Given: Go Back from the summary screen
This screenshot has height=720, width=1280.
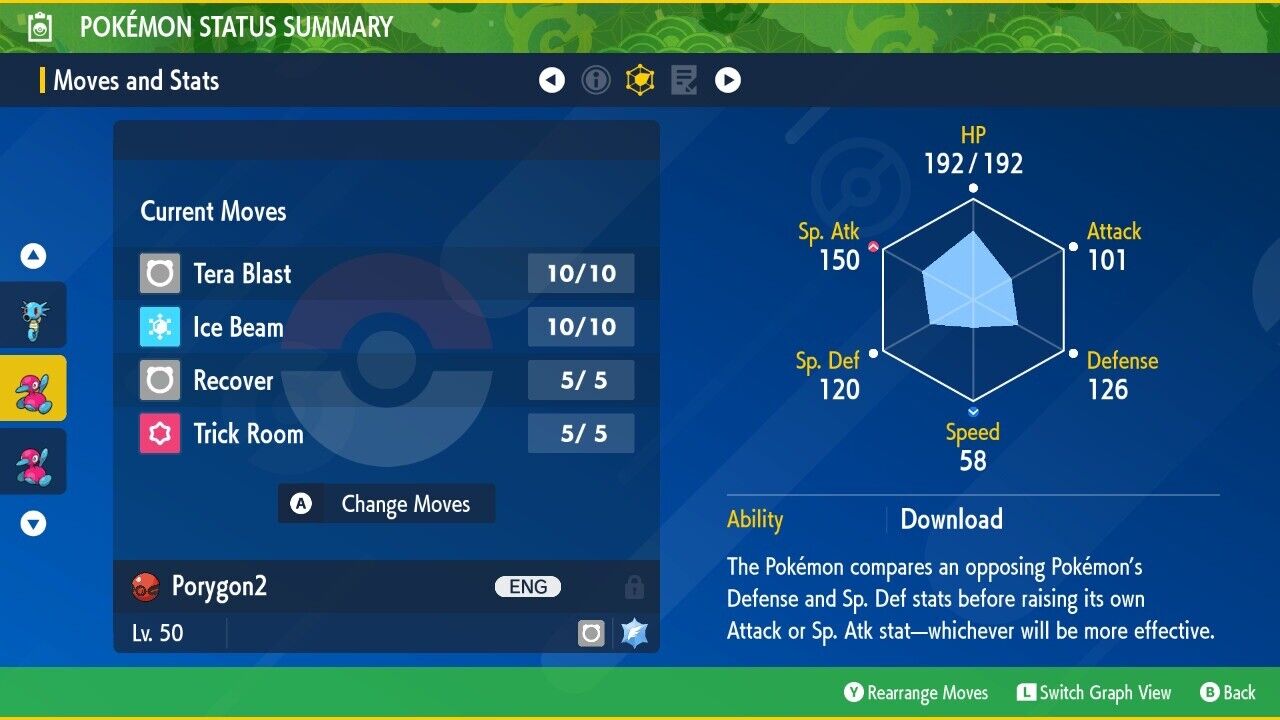Looking at the screenshot, I should point(1227,692).
